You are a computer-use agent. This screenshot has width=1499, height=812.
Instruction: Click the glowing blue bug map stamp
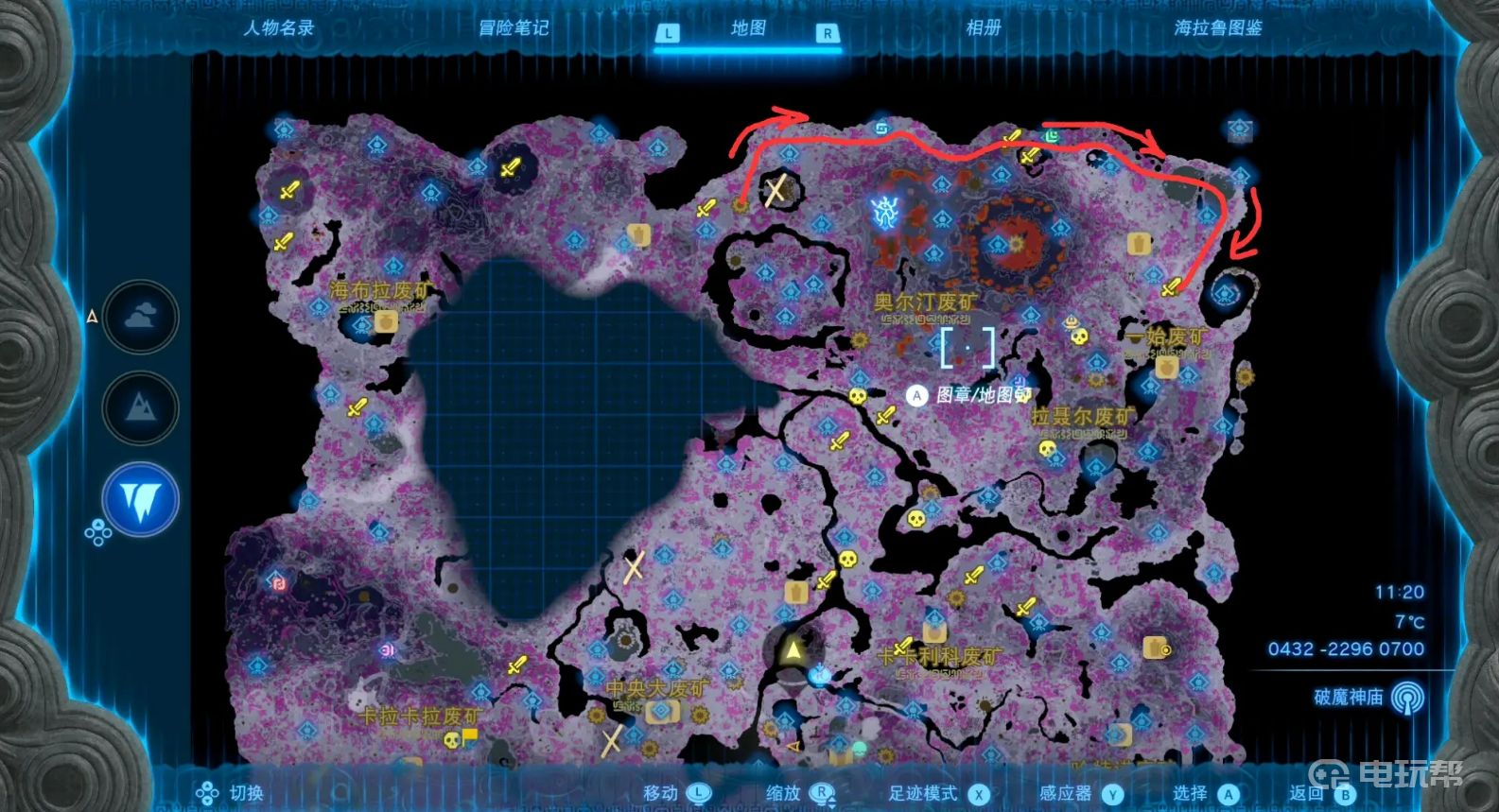(x=886, y=213)
